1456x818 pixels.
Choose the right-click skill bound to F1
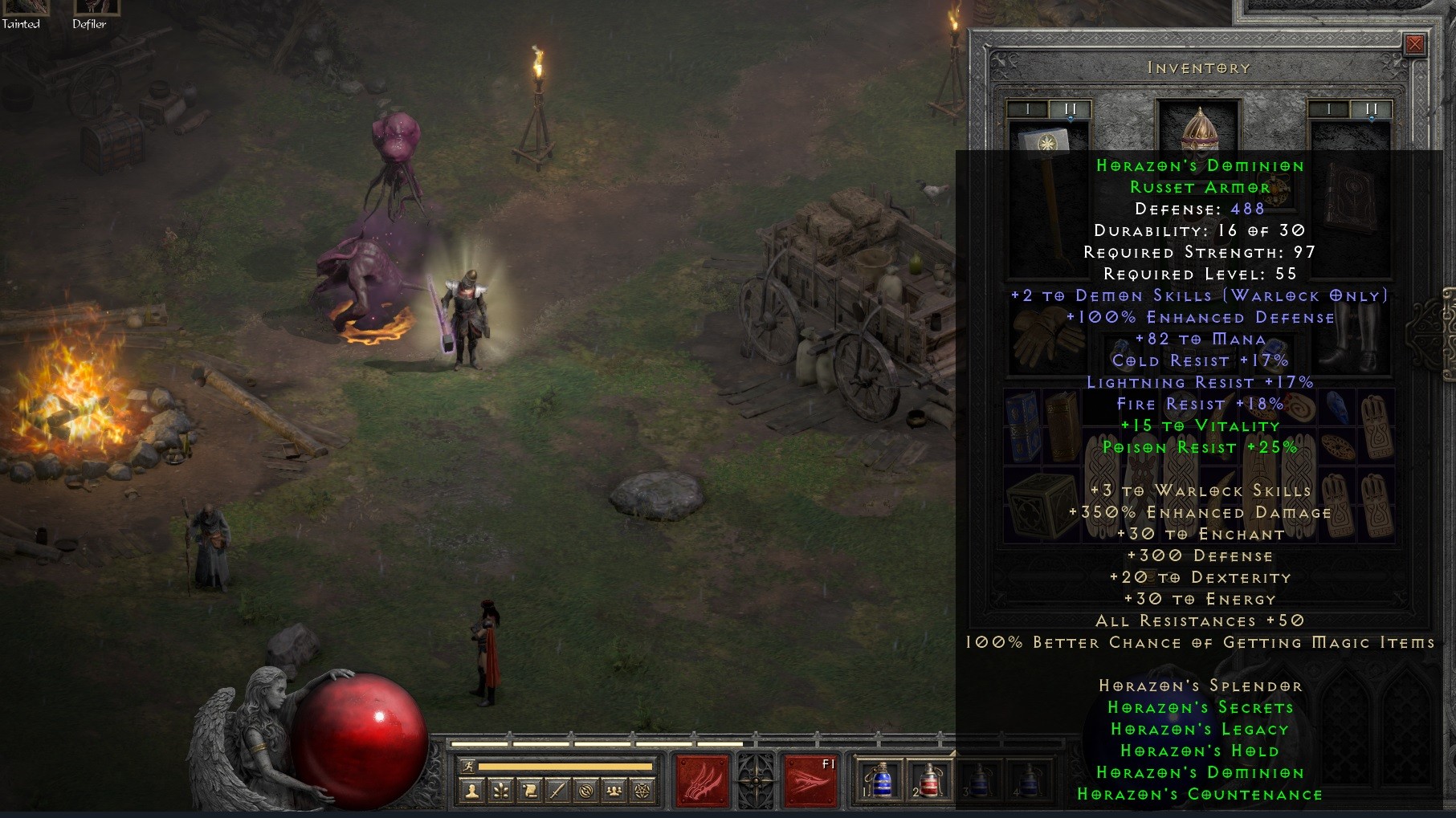point(810,779)
